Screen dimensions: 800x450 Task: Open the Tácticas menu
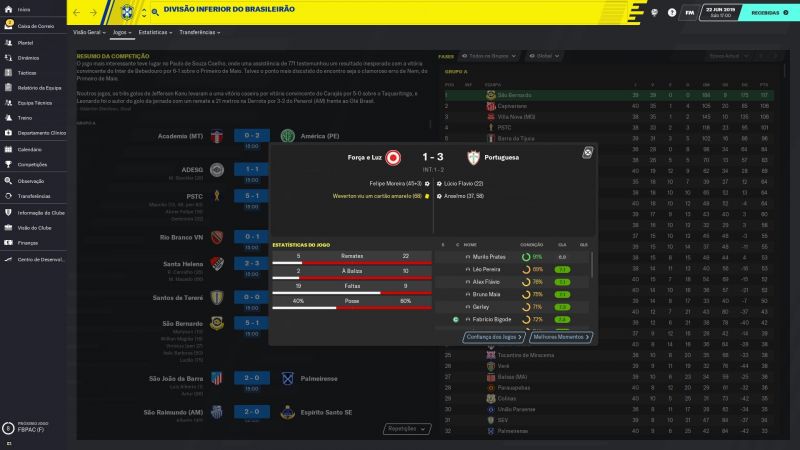pyautogui.click(x=27, y=73)
